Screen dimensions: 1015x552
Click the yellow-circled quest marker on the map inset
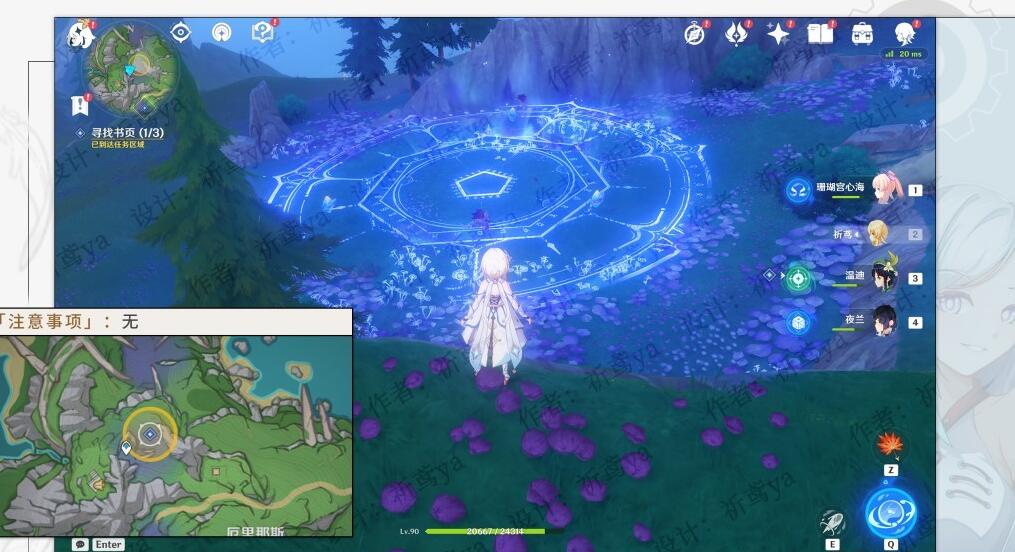(150, 434)
